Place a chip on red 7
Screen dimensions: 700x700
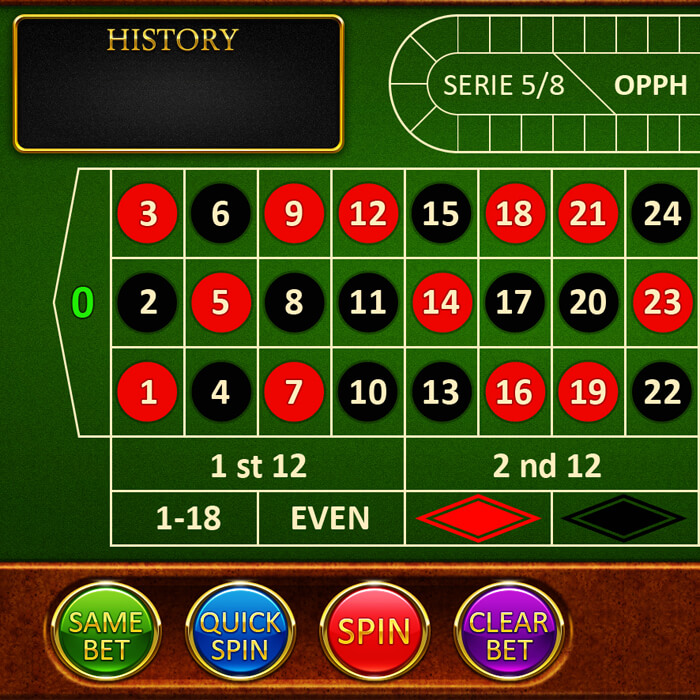click(x=294, y=392)
